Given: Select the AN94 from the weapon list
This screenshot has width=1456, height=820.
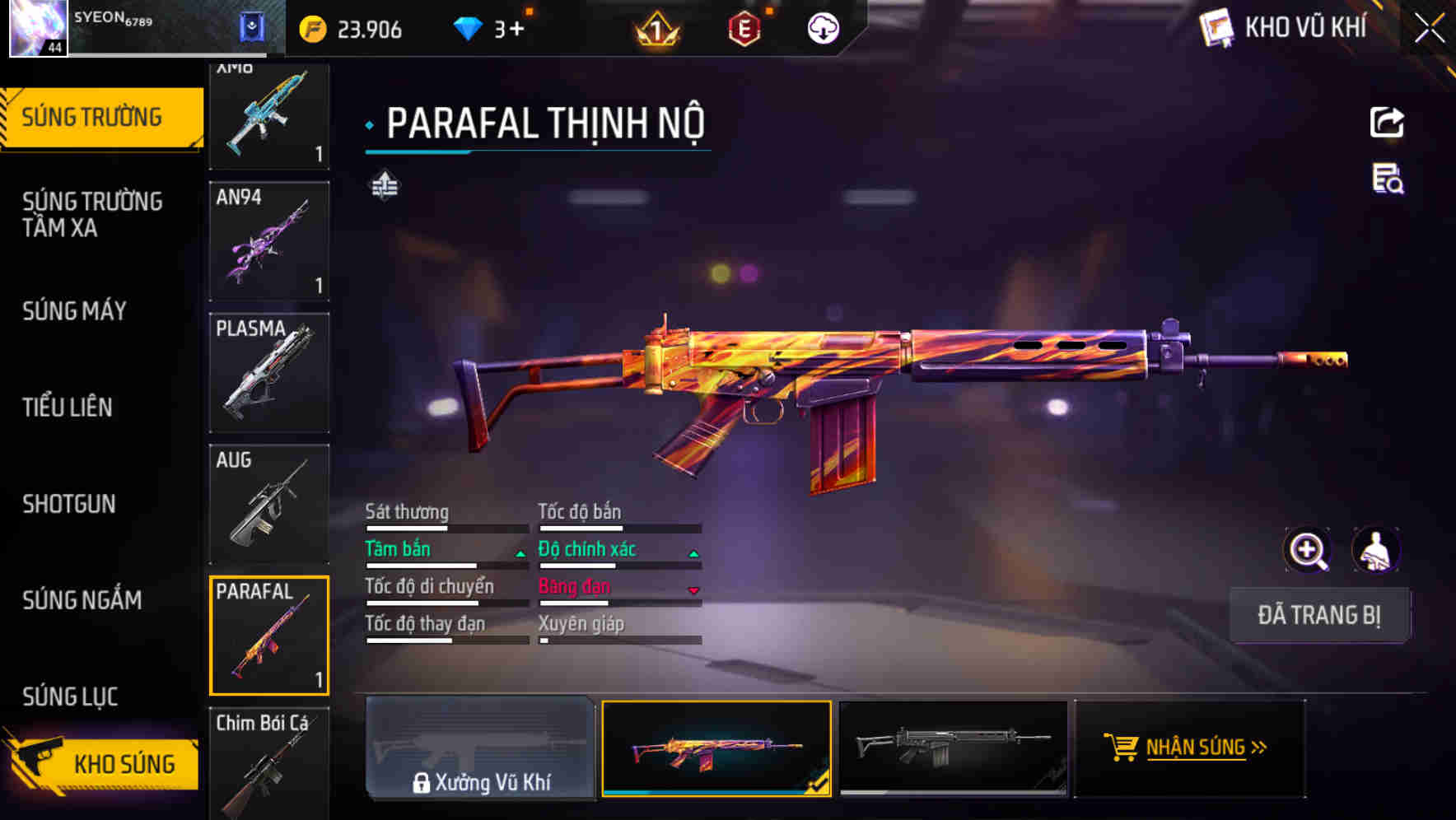Looking at the screenshot, I should pyautogui.click(x=269, y=240).
